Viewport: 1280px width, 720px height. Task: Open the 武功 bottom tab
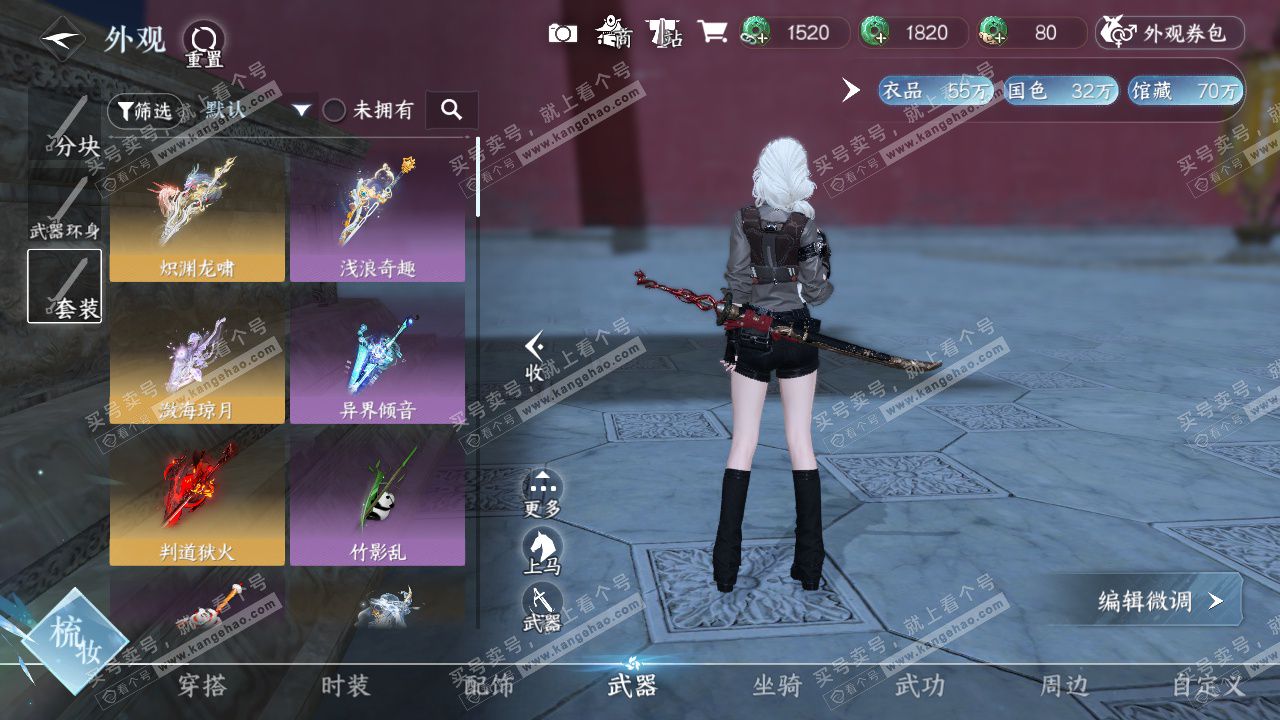[919, 686]
